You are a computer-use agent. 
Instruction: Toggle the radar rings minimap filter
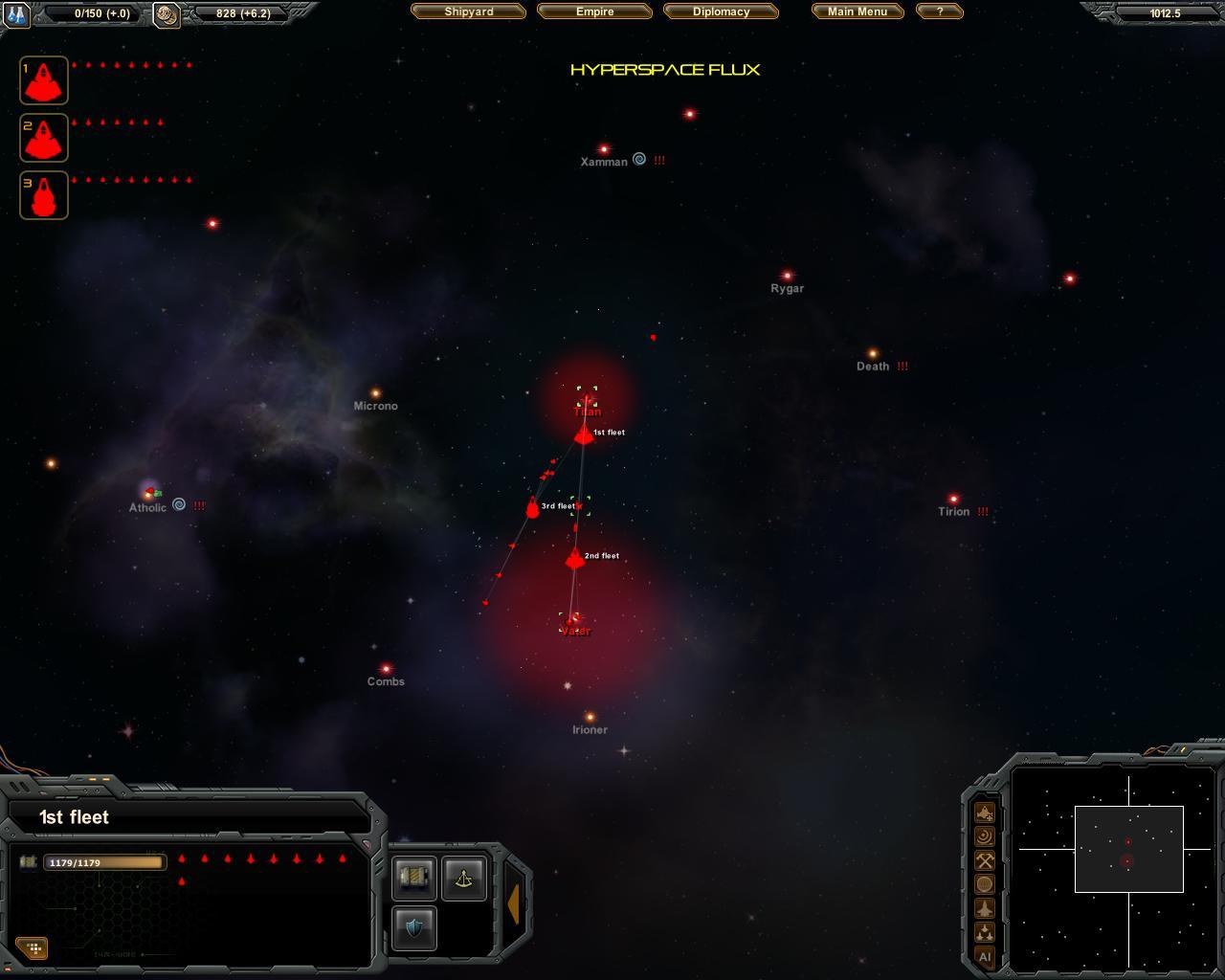(985, 836)
